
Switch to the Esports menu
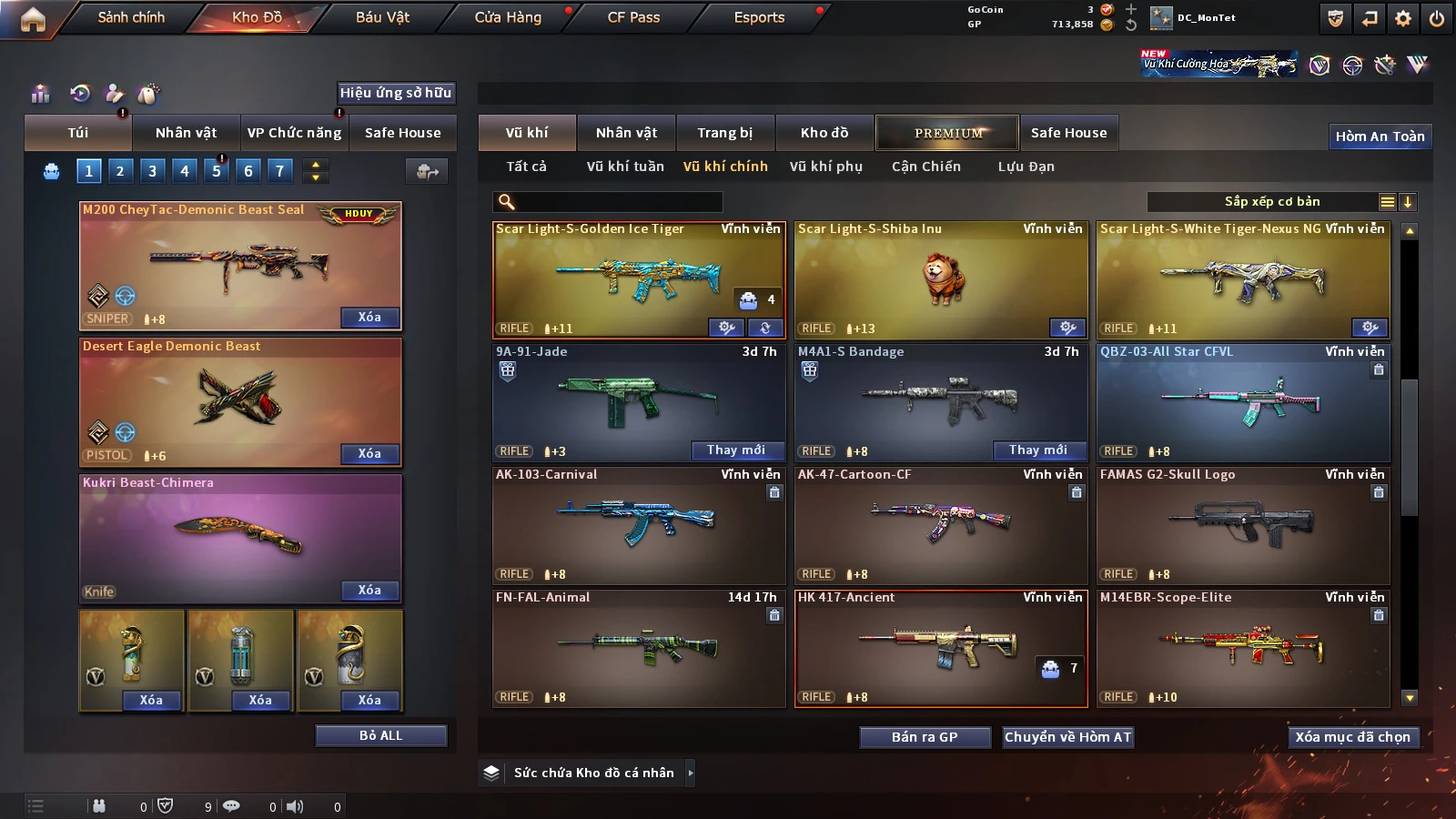point(759,17)
